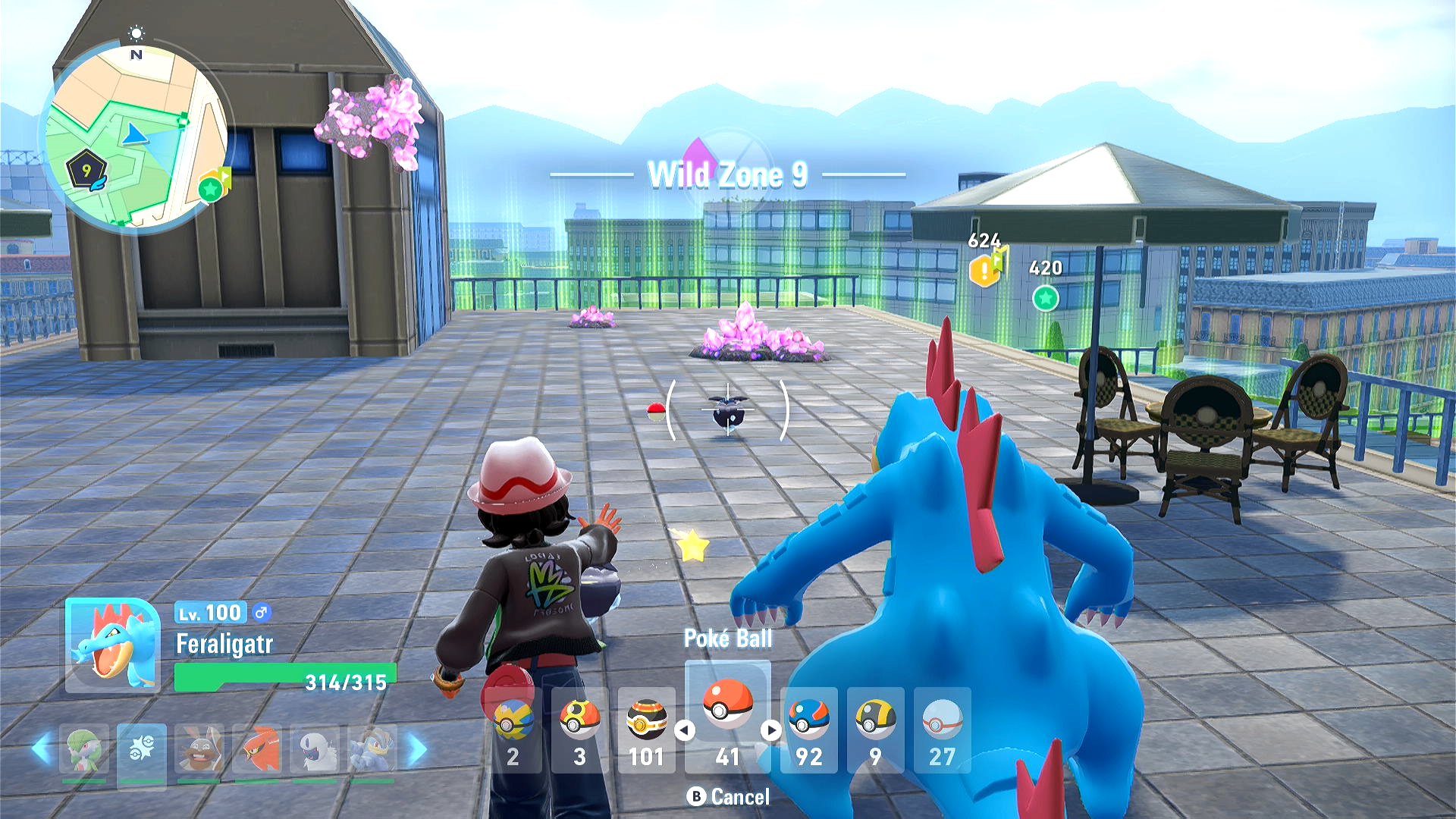The height and width of the screenshot is (819, 1456).
Task: Click the left arrow beside the Poké Ball
Action: [685, 730]
